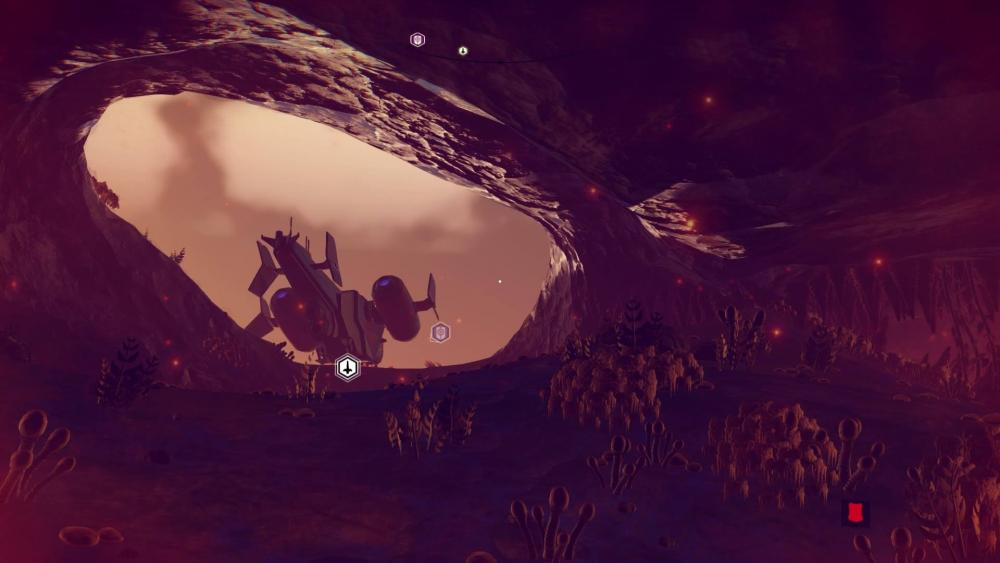Select the starship waypoint marker
1000x563 pixels.
point(347,368)
